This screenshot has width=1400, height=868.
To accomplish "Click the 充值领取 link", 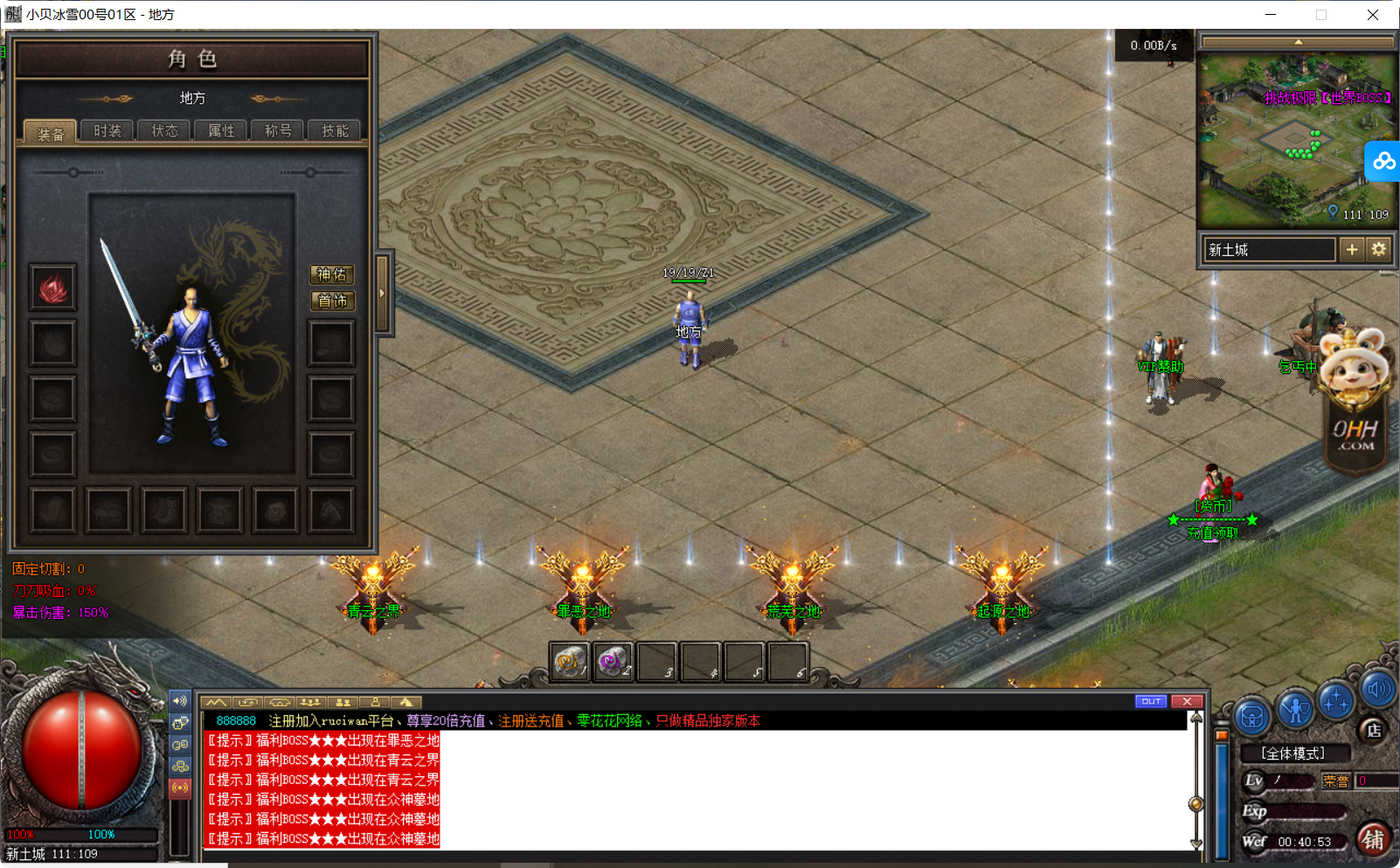I will click(1214, 532).
